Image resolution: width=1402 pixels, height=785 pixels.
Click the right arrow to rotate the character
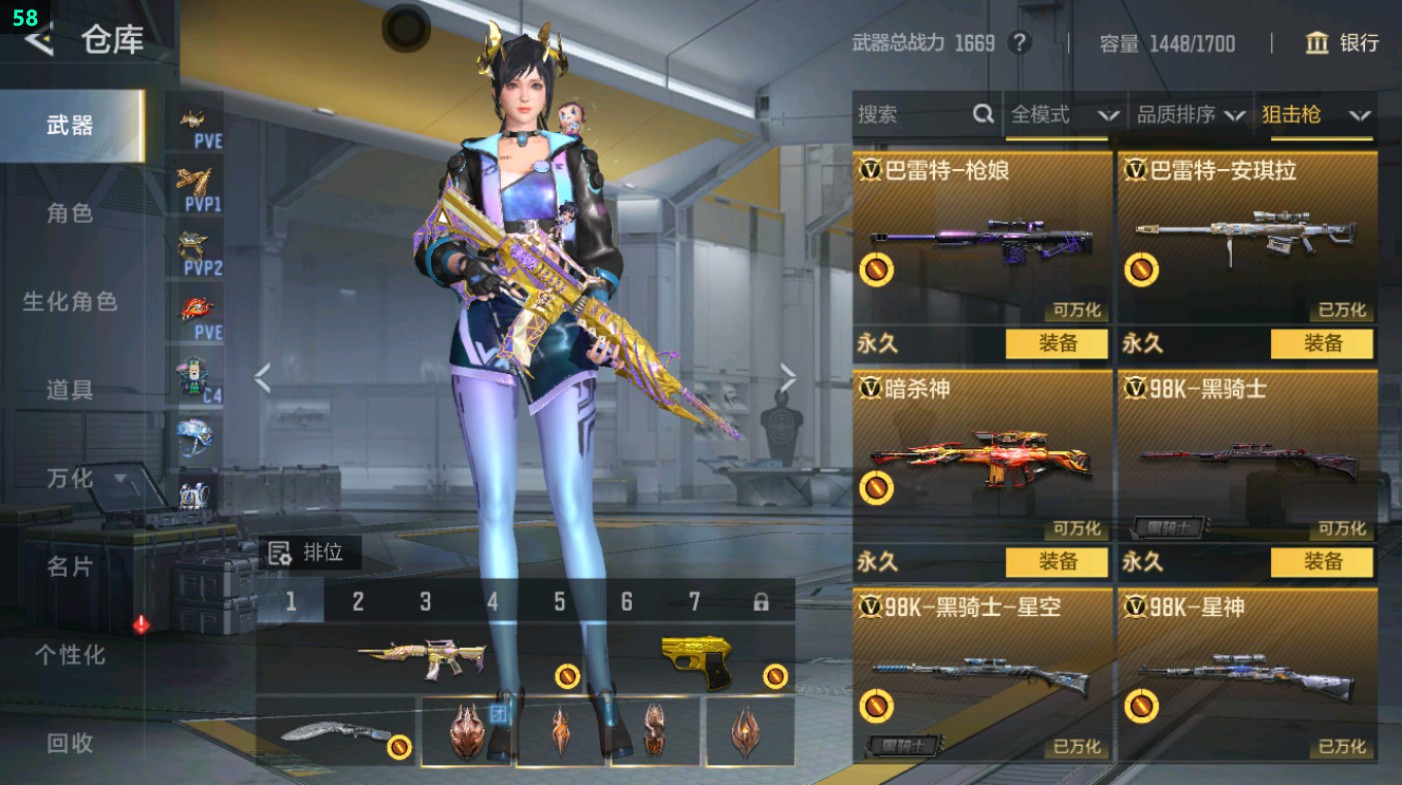coord(789,377)
